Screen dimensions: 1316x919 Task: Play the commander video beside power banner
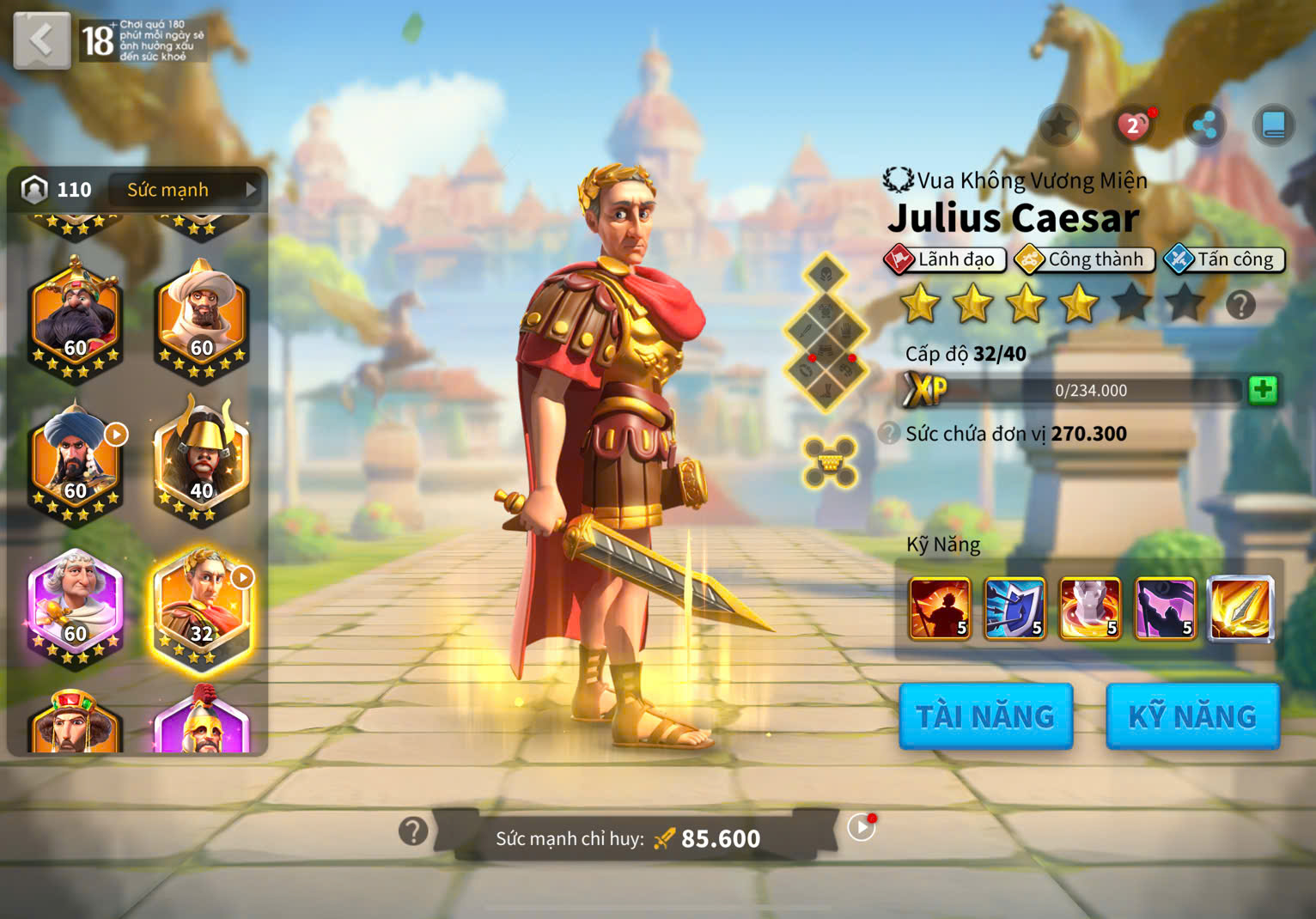861,827
